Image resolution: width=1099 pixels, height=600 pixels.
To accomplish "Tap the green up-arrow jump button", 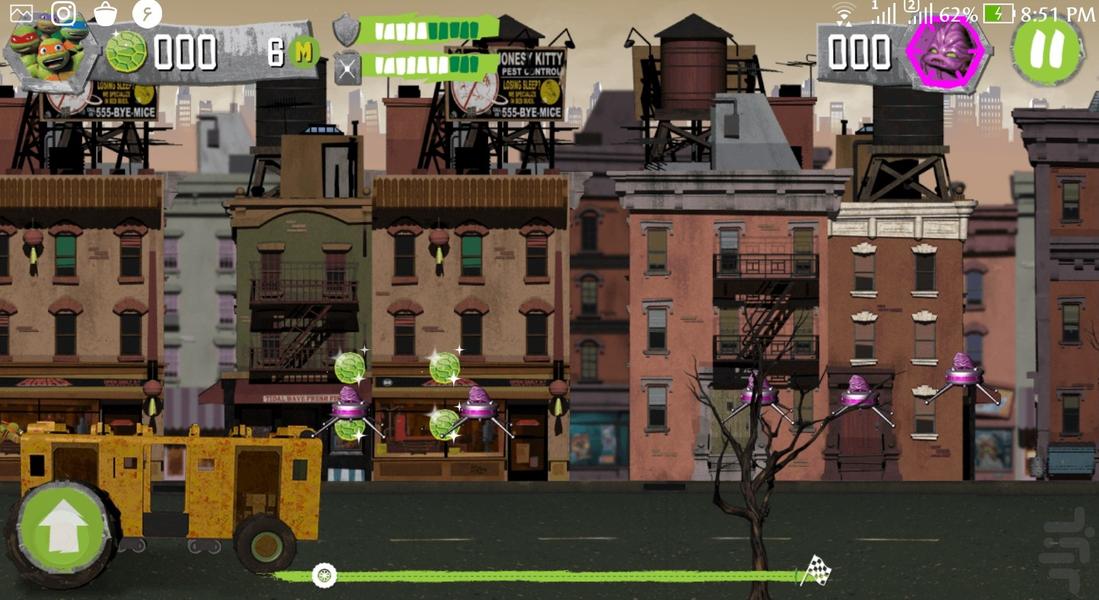I will (64, 527).
